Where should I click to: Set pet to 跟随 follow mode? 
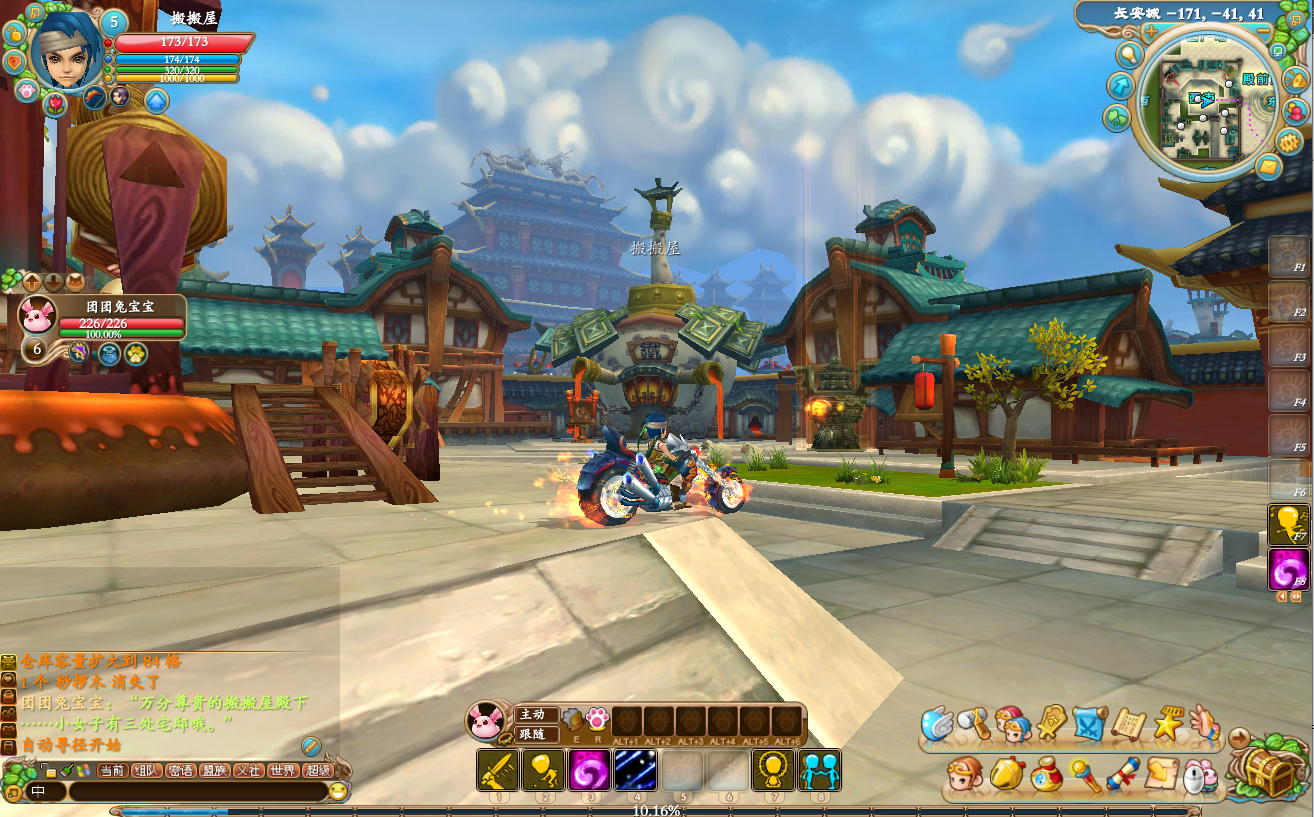pos(531,733)
